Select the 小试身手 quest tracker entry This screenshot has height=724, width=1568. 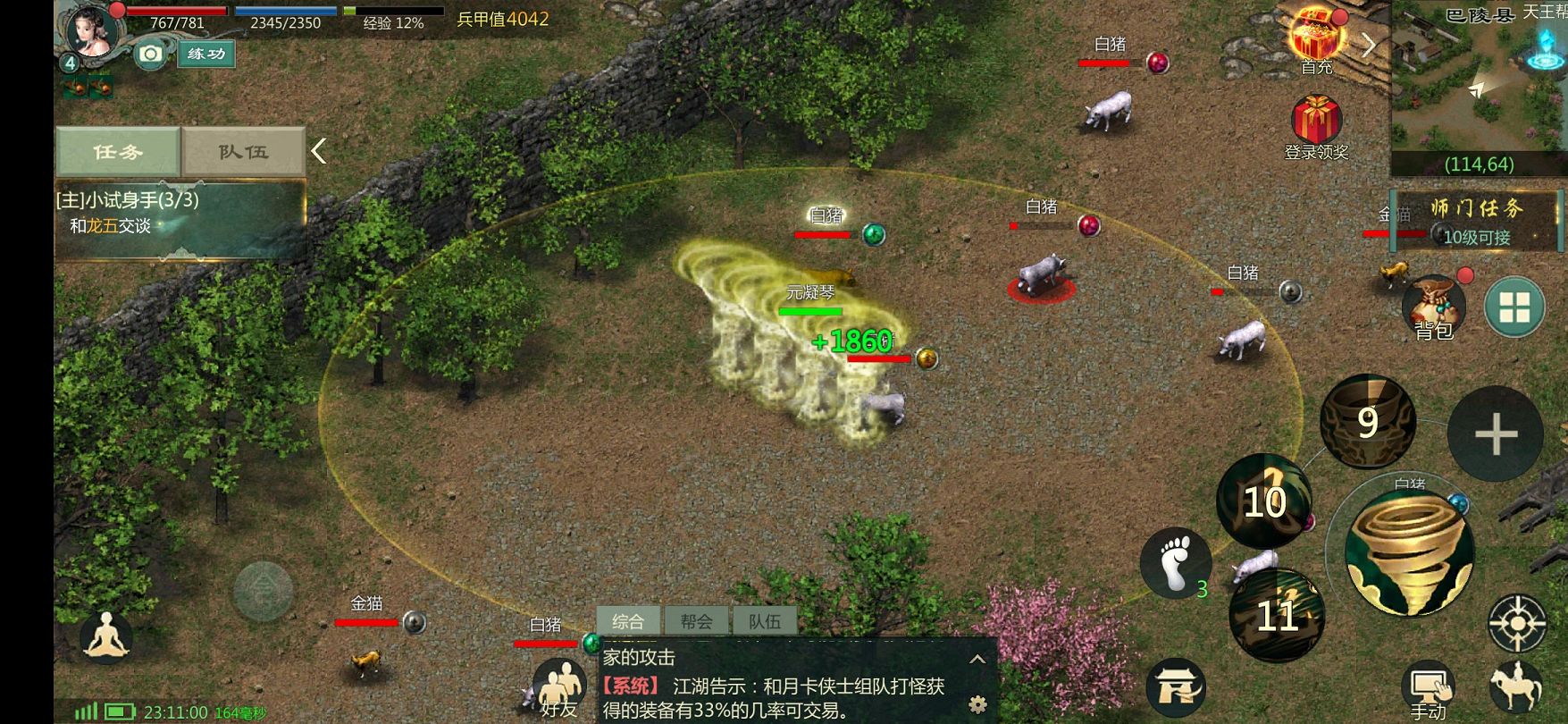179,214
